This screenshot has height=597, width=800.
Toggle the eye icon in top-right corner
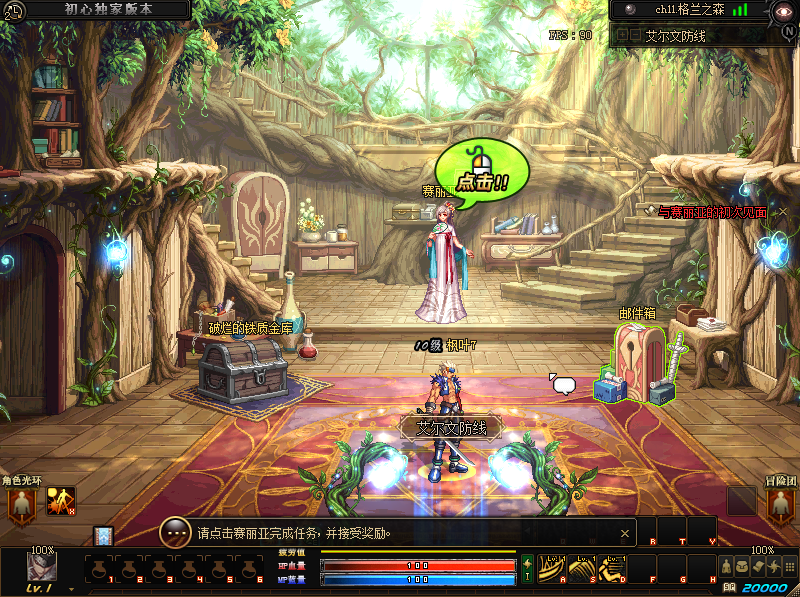(x=784, y=11)
